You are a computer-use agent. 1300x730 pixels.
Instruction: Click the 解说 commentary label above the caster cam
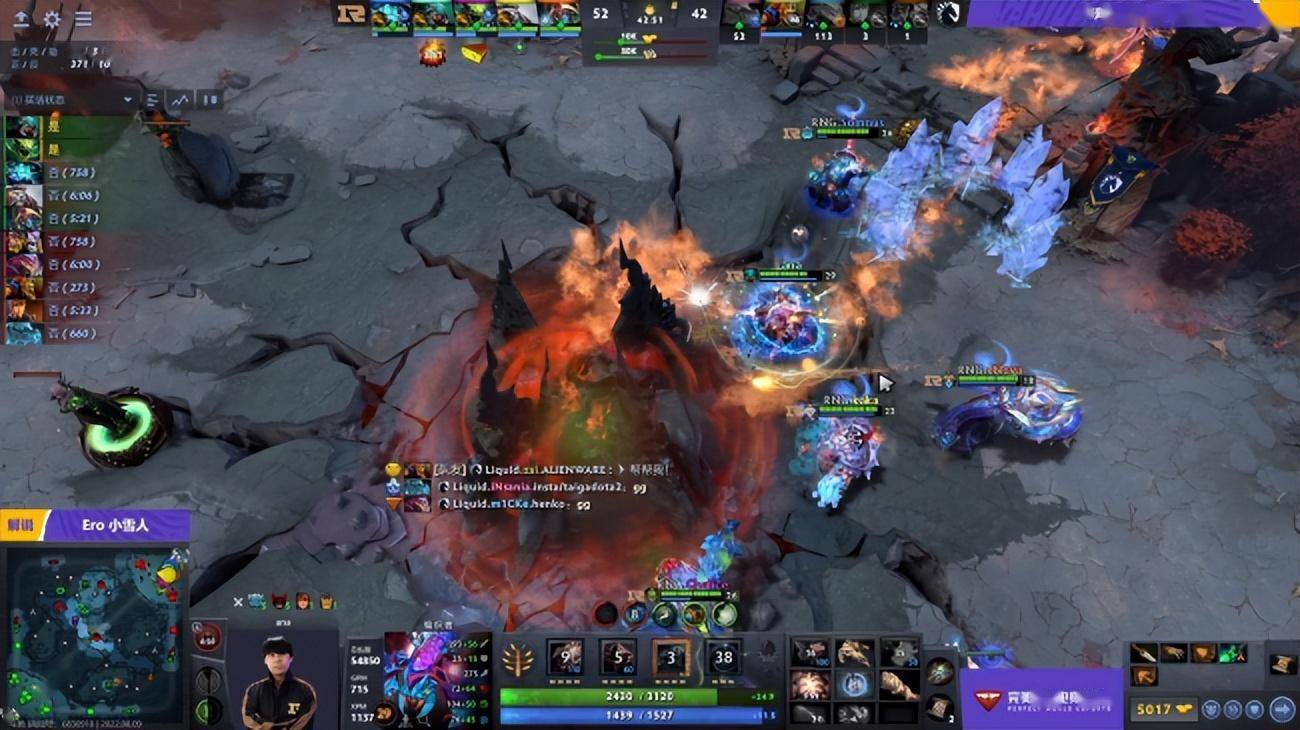pyautogui.click(x=20, y=523)
